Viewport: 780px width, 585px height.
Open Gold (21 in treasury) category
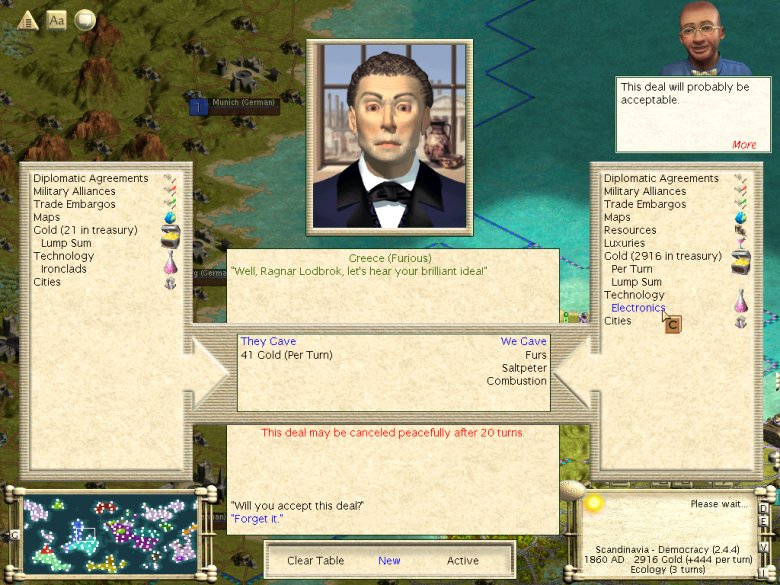[x=85, y=230]
